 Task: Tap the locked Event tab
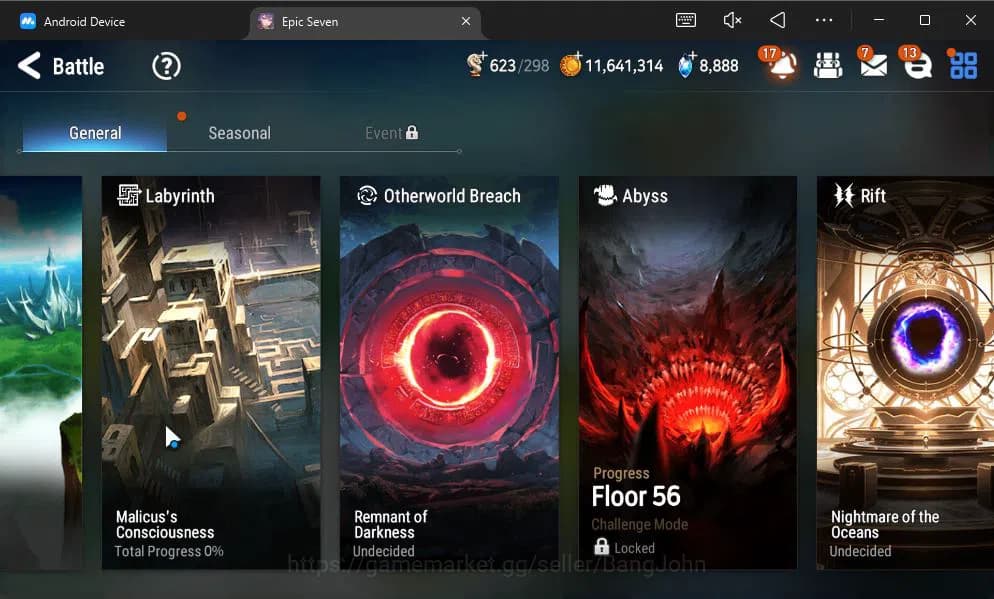point(391,133)
